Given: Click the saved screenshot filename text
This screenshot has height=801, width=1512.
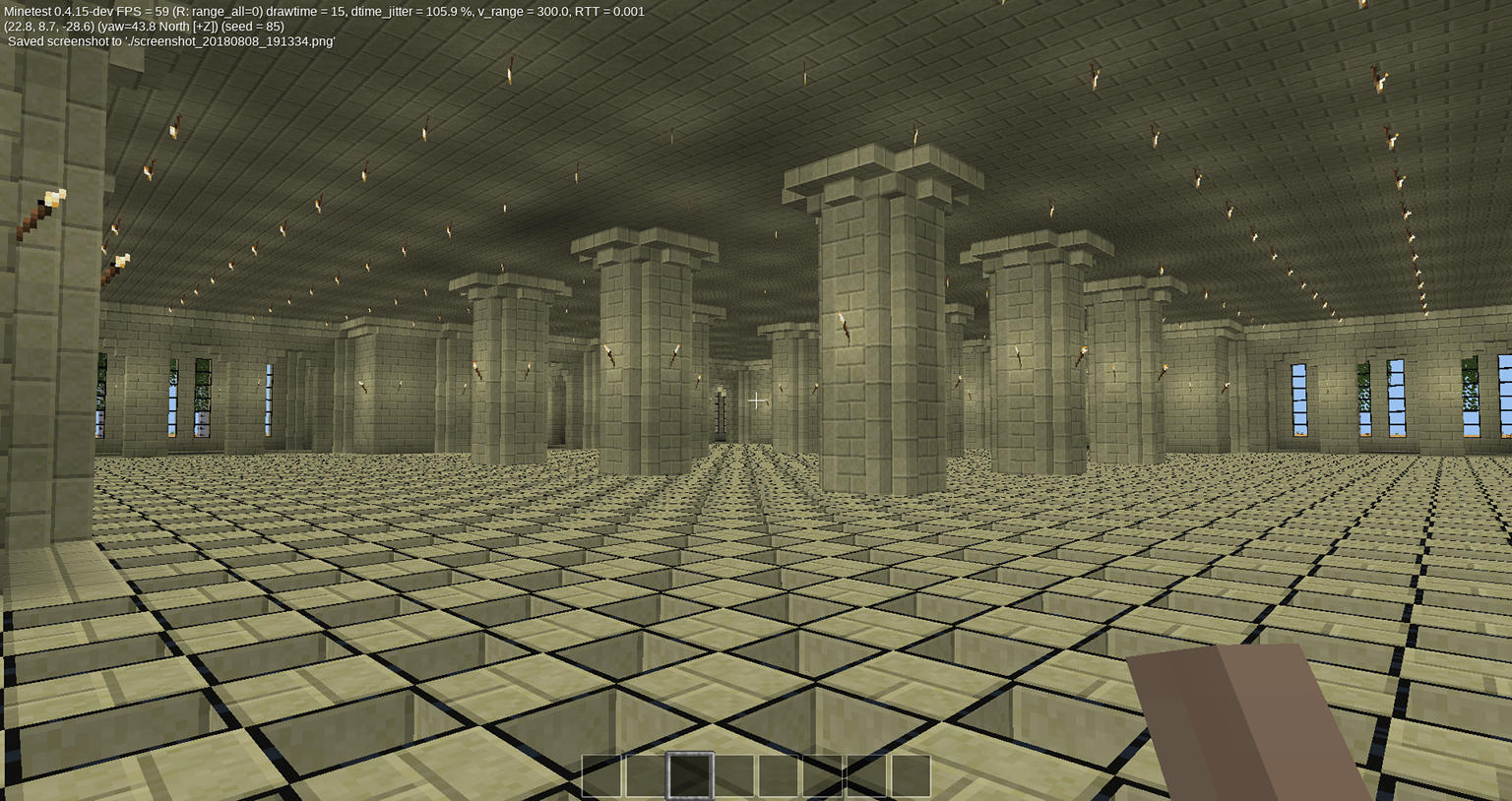Looking at the screenshot, I should 167,42.
